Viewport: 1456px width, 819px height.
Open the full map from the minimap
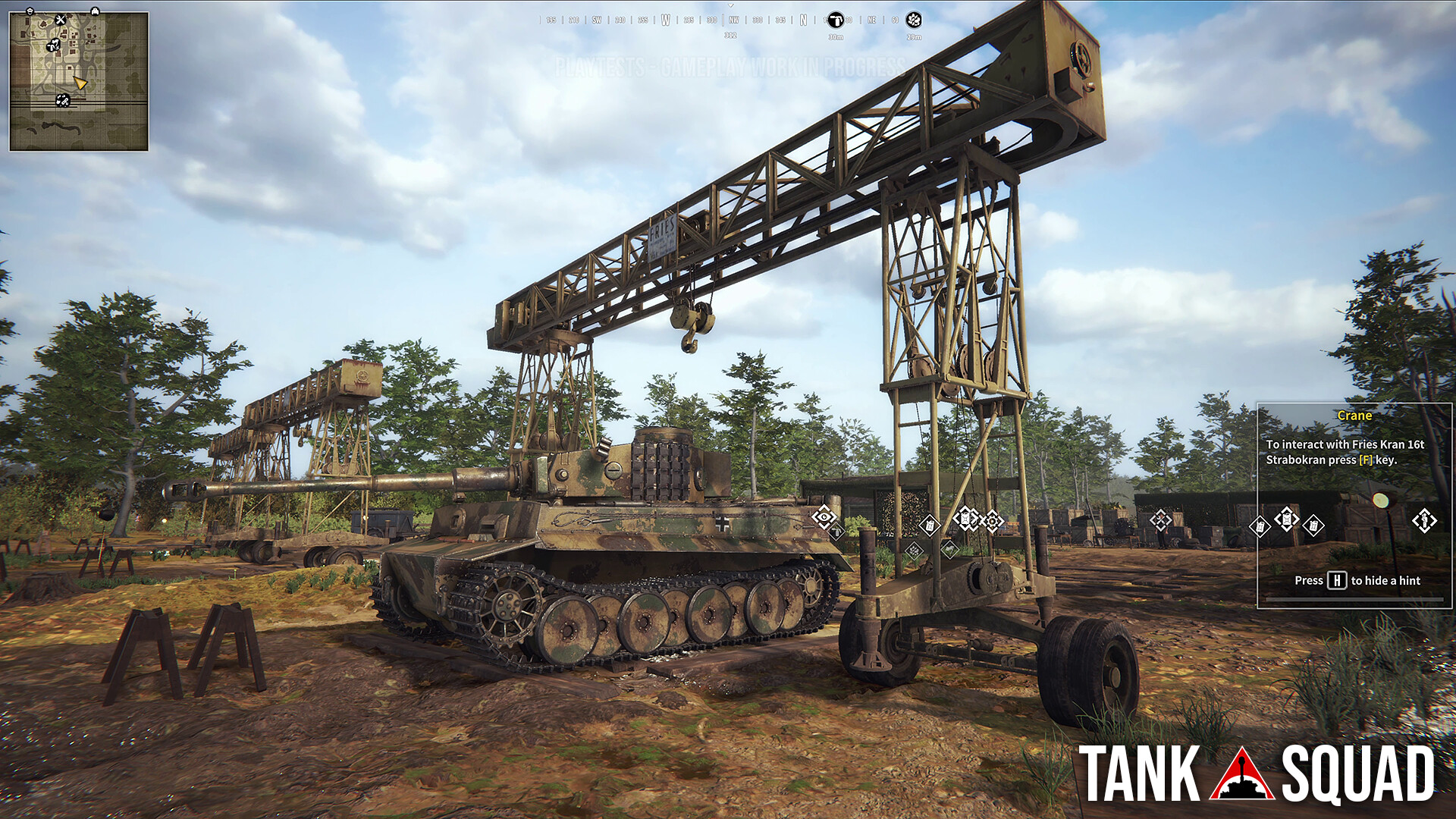tap(80, 80)
